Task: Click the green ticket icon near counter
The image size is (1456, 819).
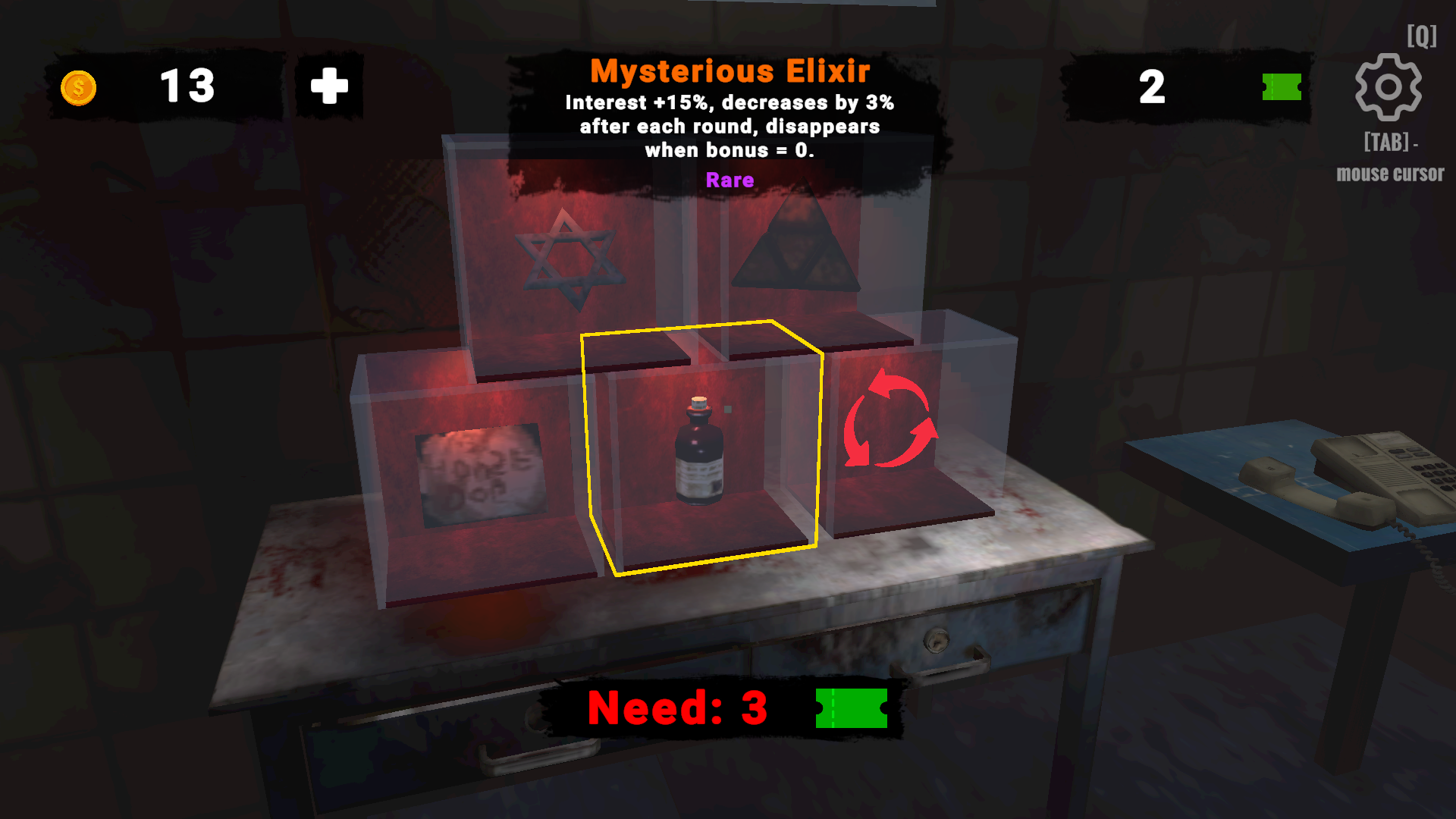Action: pyautogui.click(x=1282, y=87)
